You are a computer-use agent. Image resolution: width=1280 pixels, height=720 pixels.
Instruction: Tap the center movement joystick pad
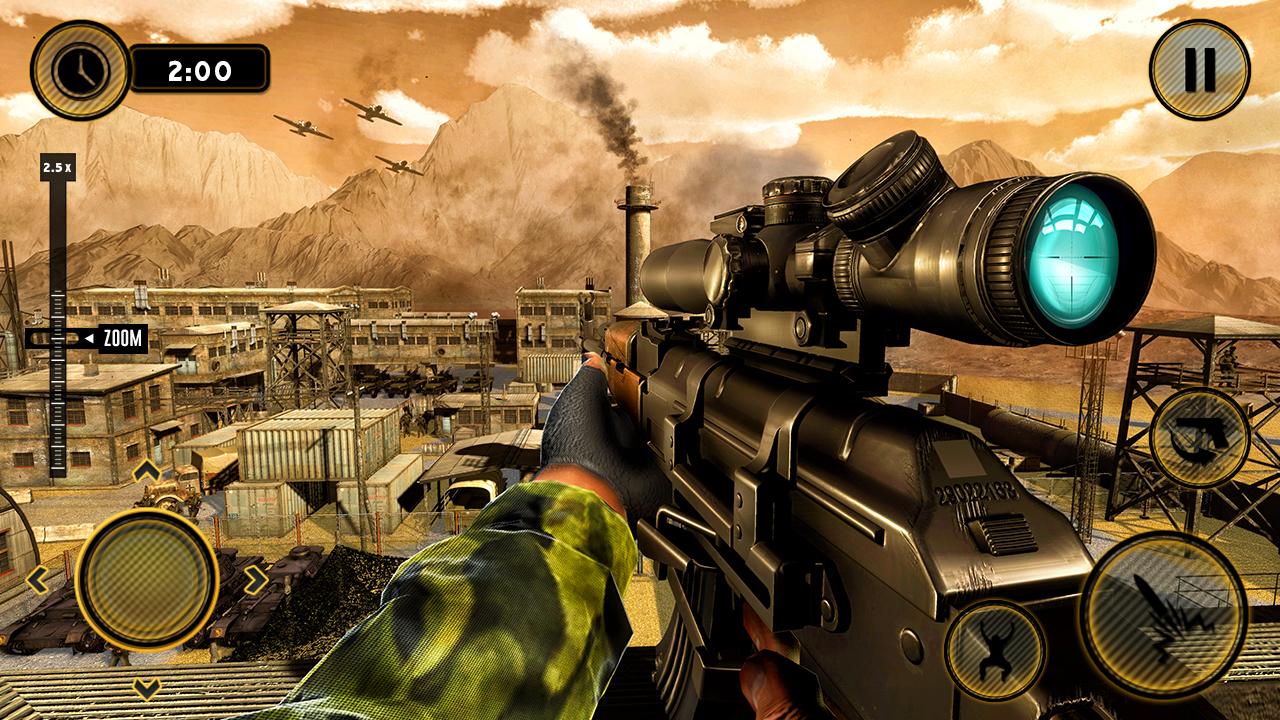pos(148,579)
